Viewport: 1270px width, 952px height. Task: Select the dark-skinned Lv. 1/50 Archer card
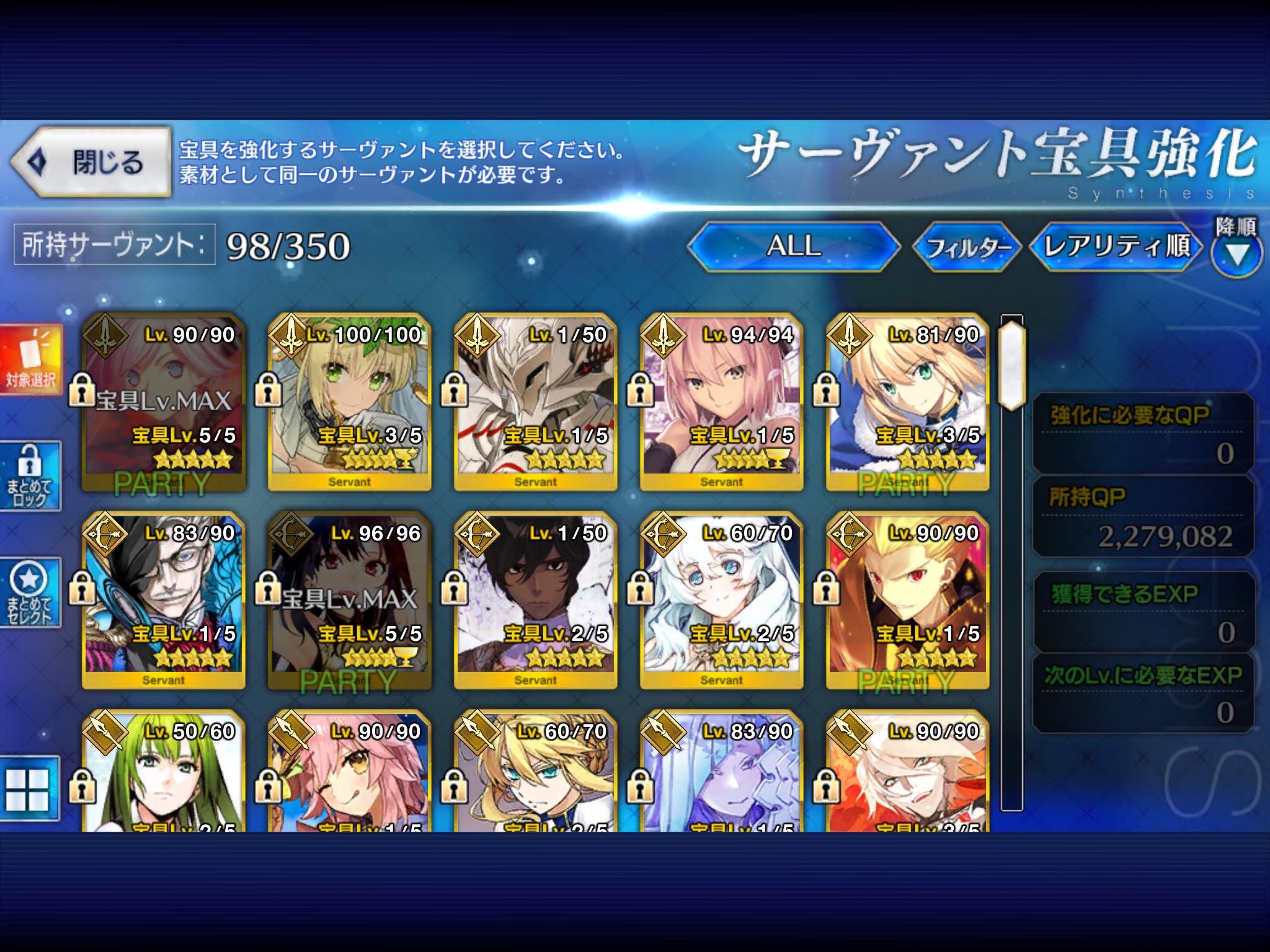(x=535, y=600)
